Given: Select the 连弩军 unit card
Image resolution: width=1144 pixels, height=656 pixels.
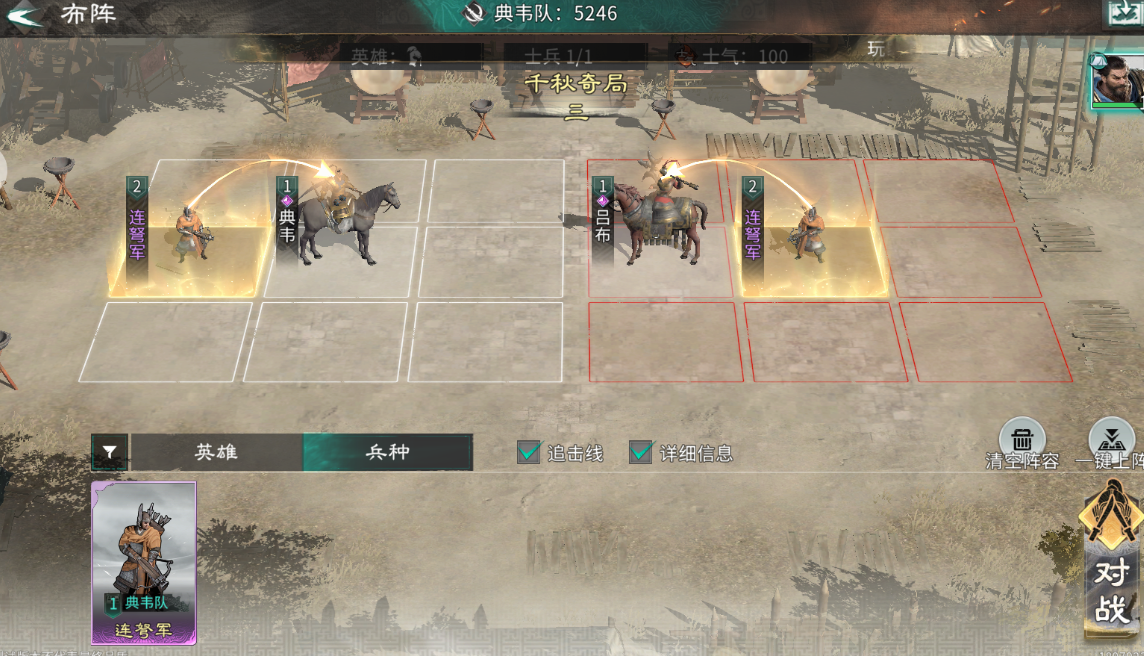Looking at the screenshot, I should pos(144,562).
